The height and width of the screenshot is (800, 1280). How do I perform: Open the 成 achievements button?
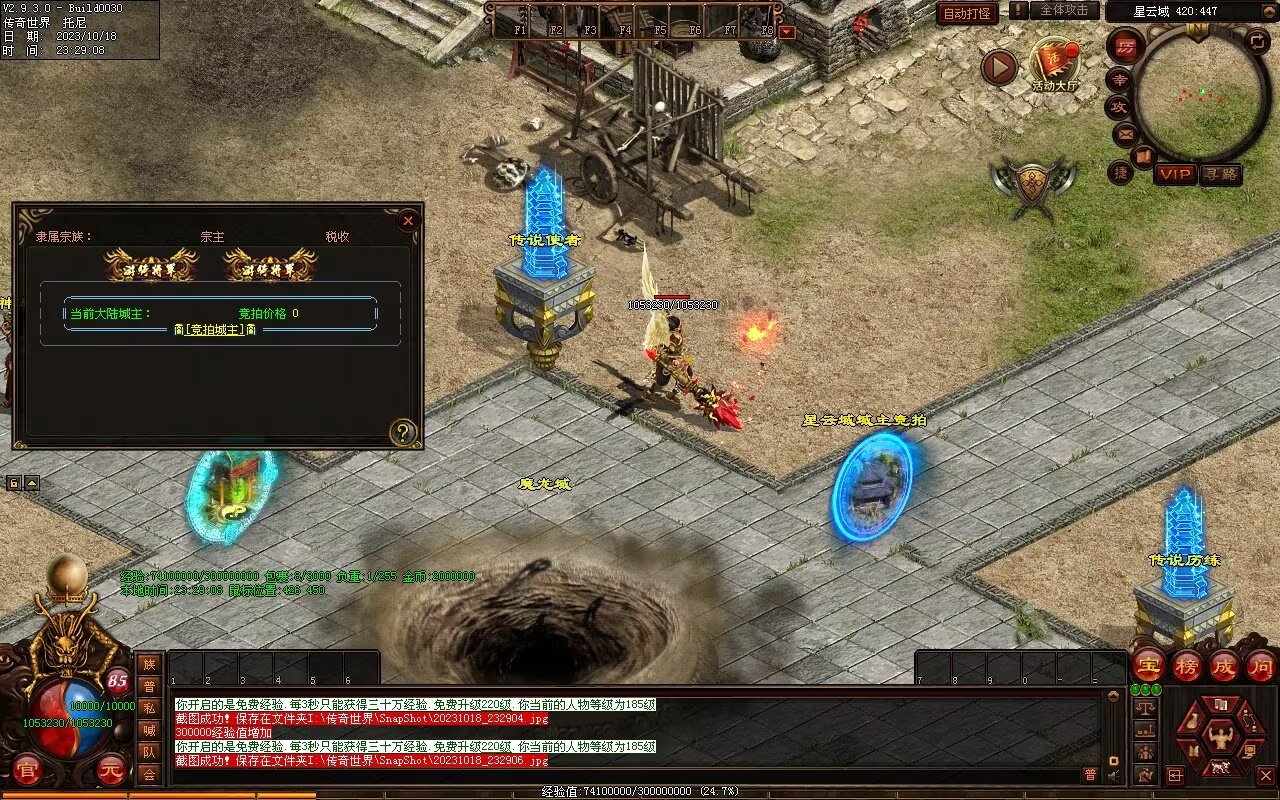pos(1224,665)
